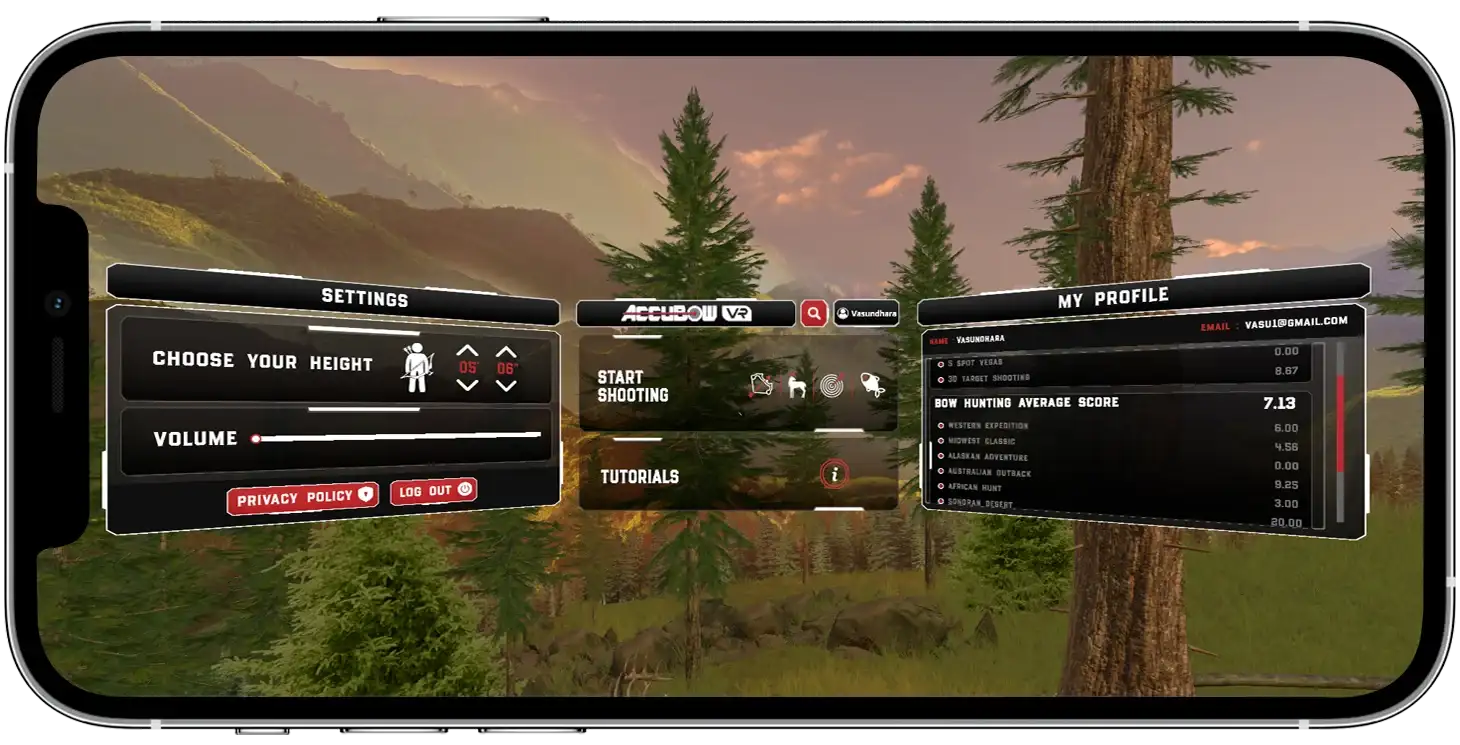1460x745 pixels.
Task: Open the Privacy Policy
Action: coord(302,497)
